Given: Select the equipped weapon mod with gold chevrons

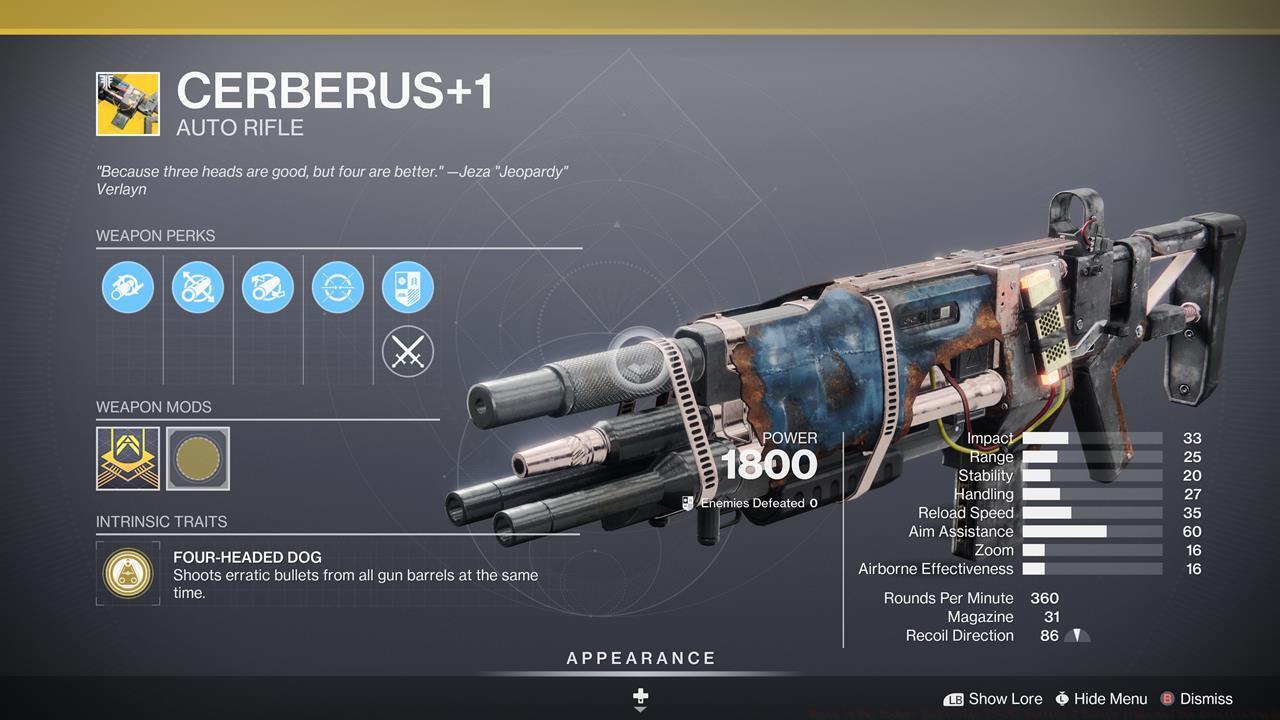Looking at the screenshot, I should [x=127, y=458].
